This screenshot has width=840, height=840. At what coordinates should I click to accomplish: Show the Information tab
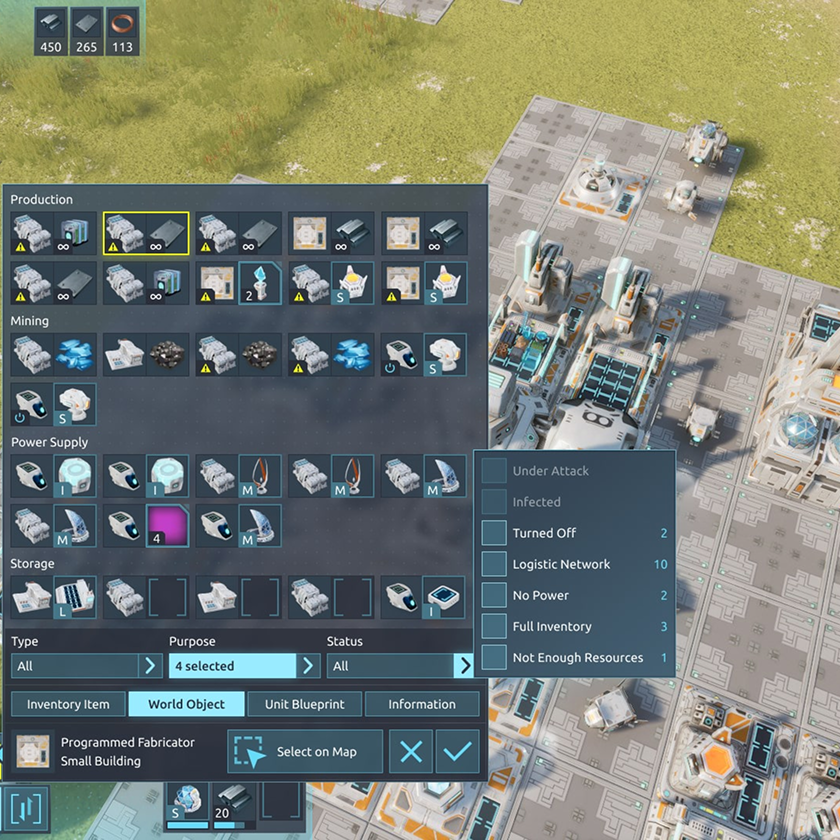[x=421, y=704]
